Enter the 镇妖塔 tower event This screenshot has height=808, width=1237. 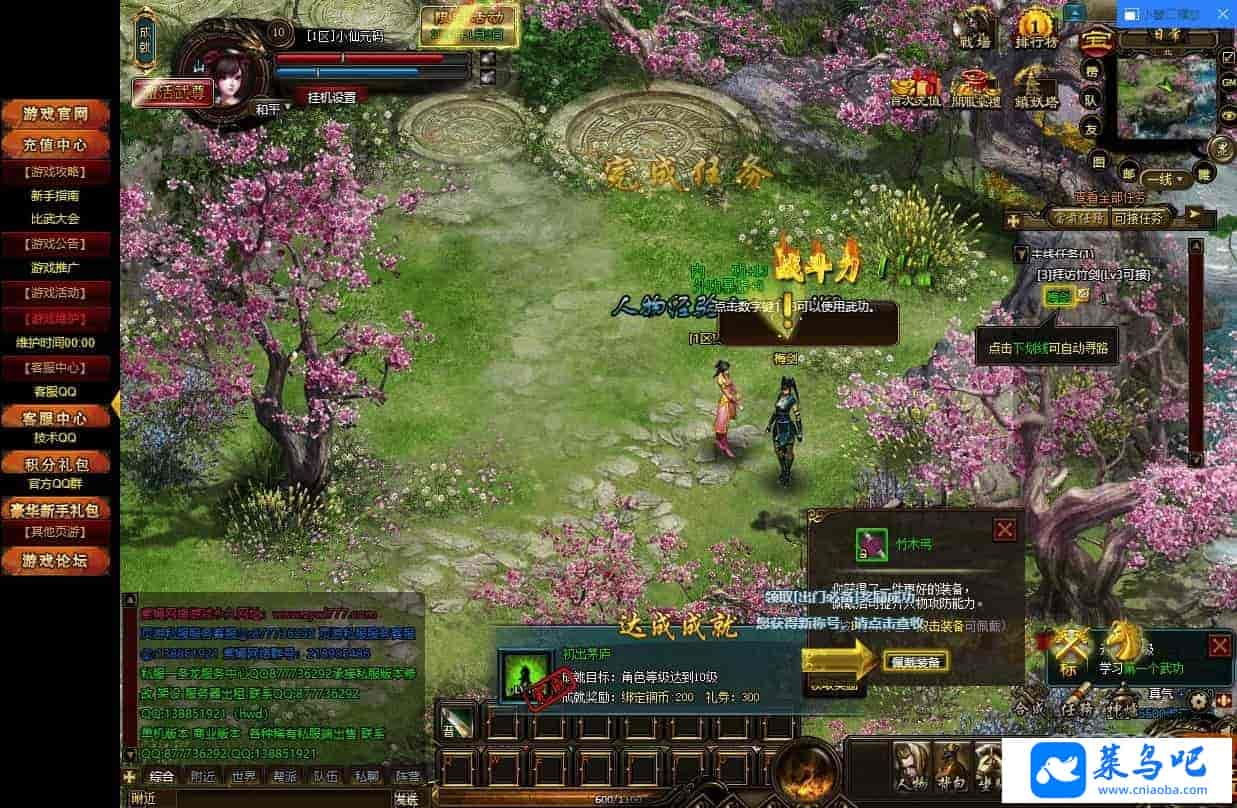tap(1036, 88)
